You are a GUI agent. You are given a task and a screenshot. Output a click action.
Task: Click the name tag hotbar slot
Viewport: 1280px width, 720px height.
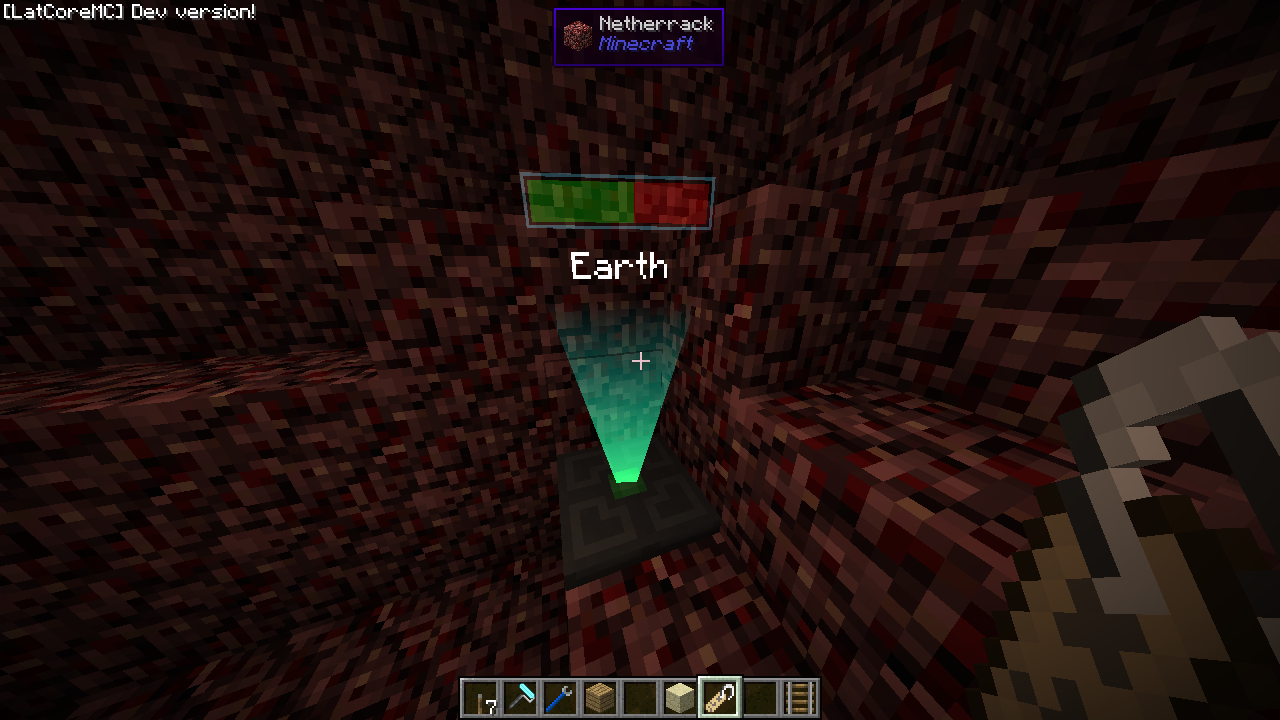click(720, 698)
